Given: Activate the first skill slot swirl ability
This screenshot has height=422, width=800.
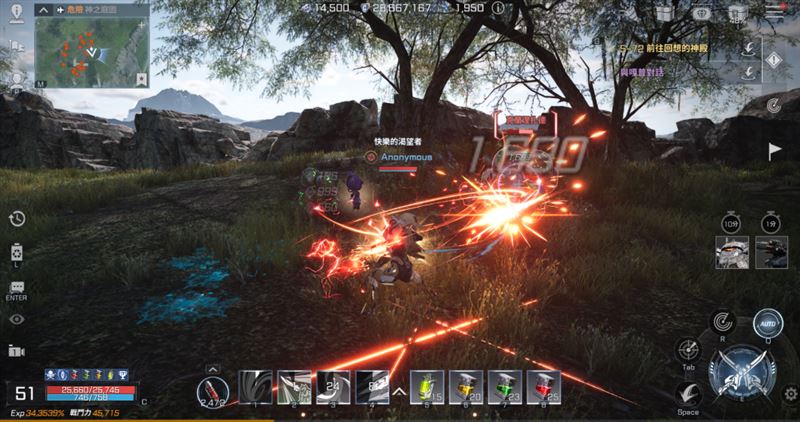Looking at the screenshot, I should [256, 388].
